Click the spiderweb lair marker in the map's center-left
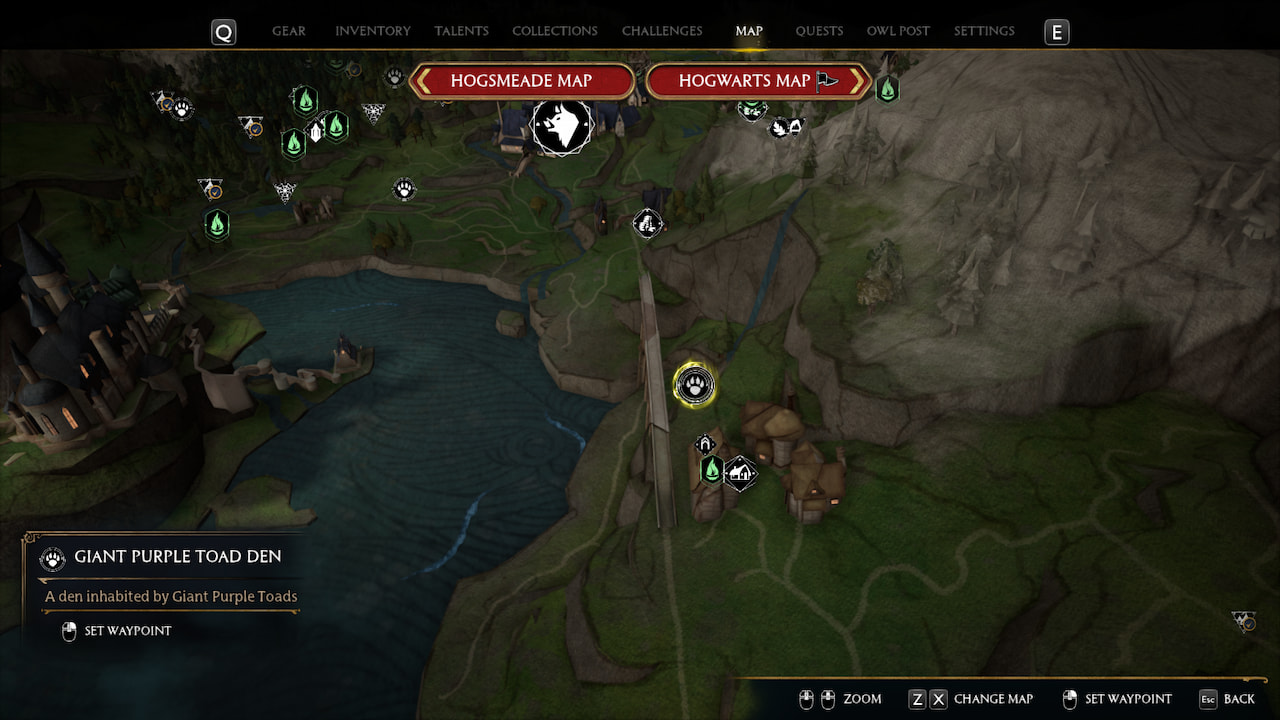 tap(284, 192)
